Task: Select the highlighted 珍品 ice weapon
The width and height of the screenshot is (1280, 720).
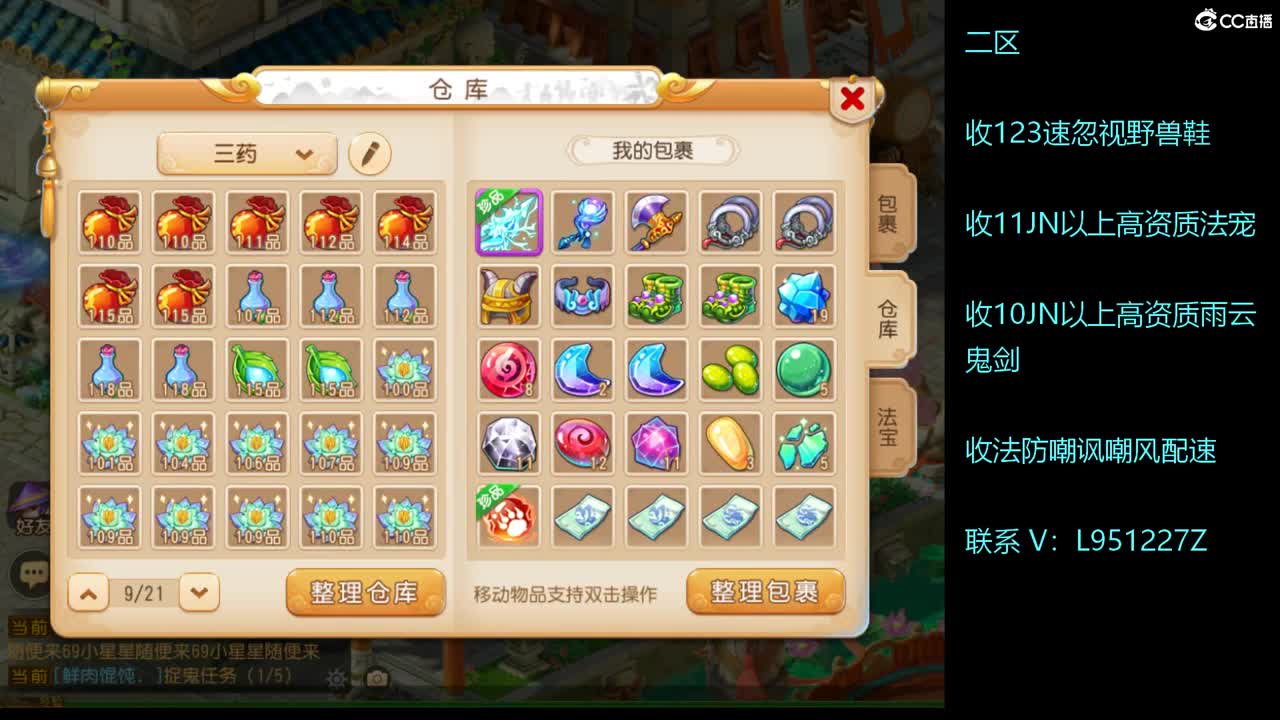Action: 509,222
